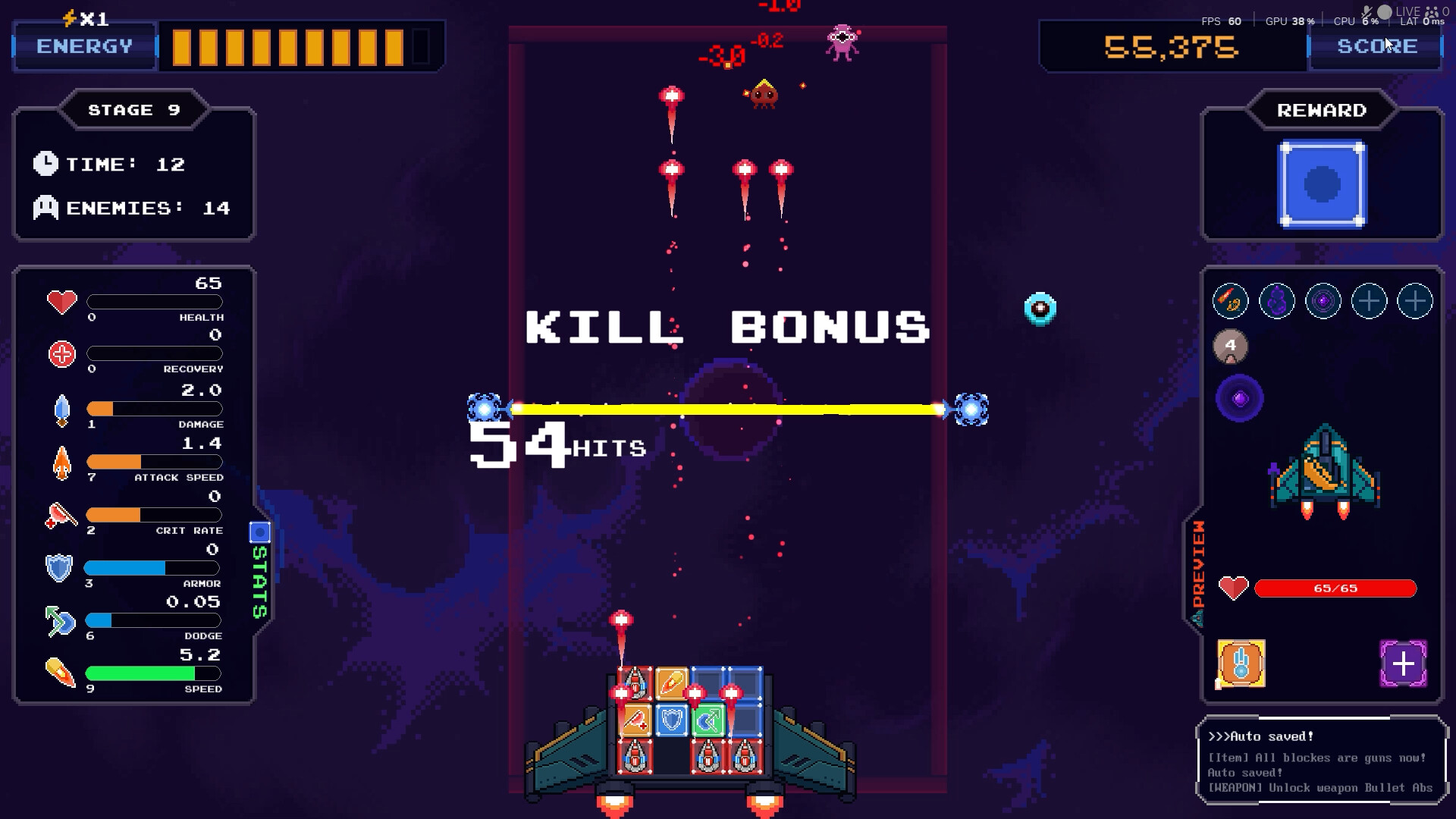The height and width of the screenshot is (819, 1456).
Task: Click the health heart icon in stats panel
Action: [x=61, y=302]
